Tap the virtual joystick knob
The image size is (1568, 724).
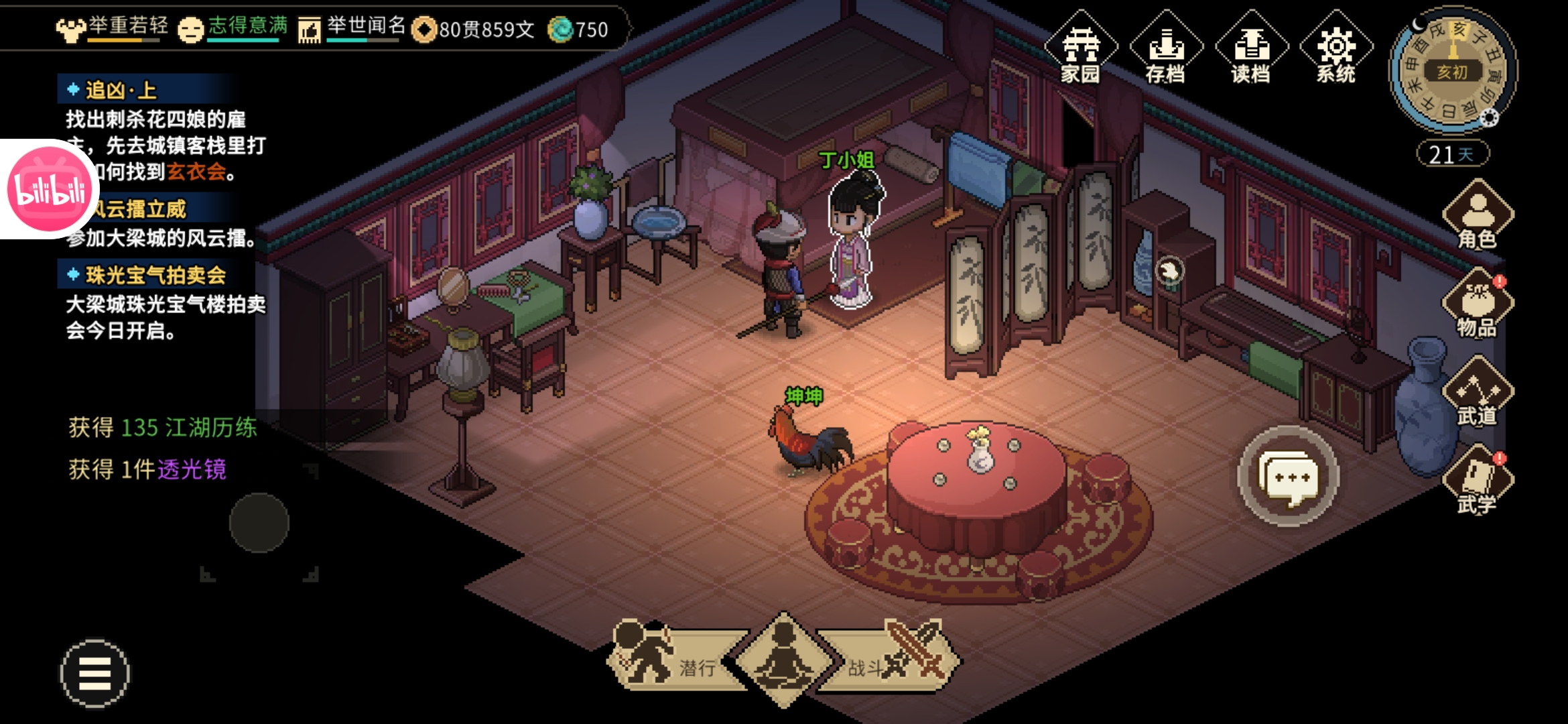tap(259, 523)
